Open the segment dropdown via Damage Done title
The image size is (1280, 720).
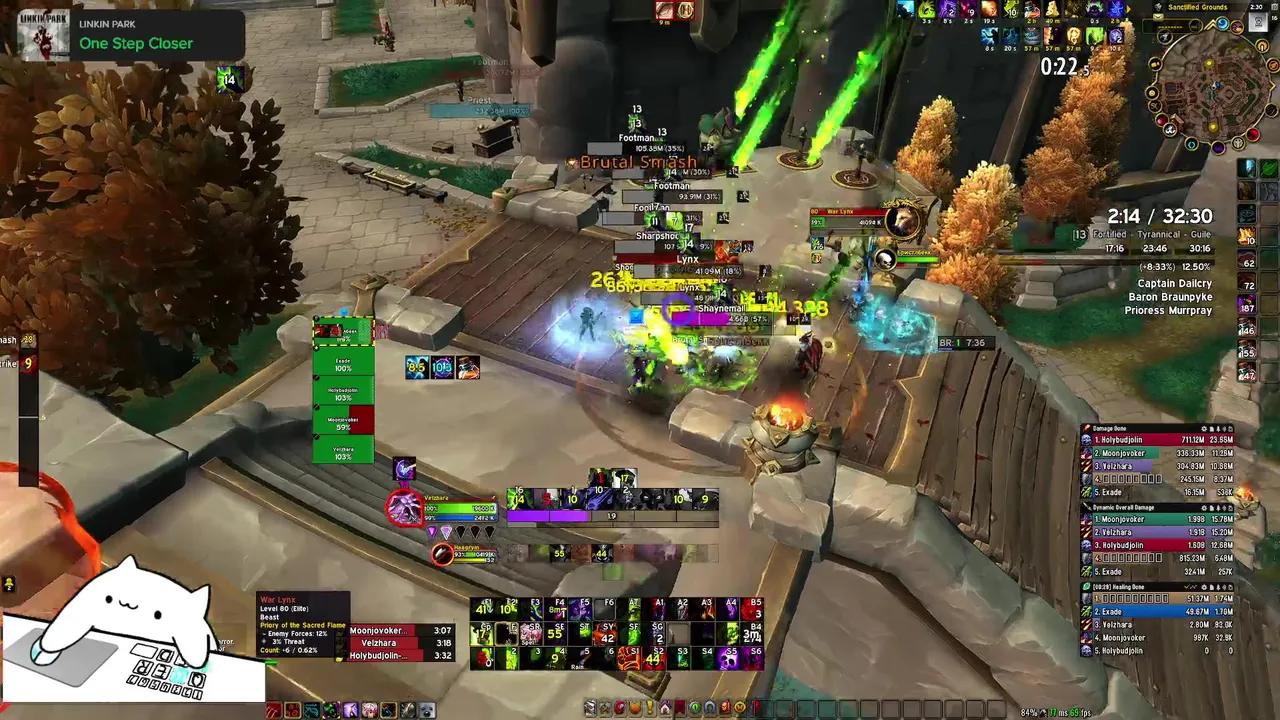click(1110, 428)
